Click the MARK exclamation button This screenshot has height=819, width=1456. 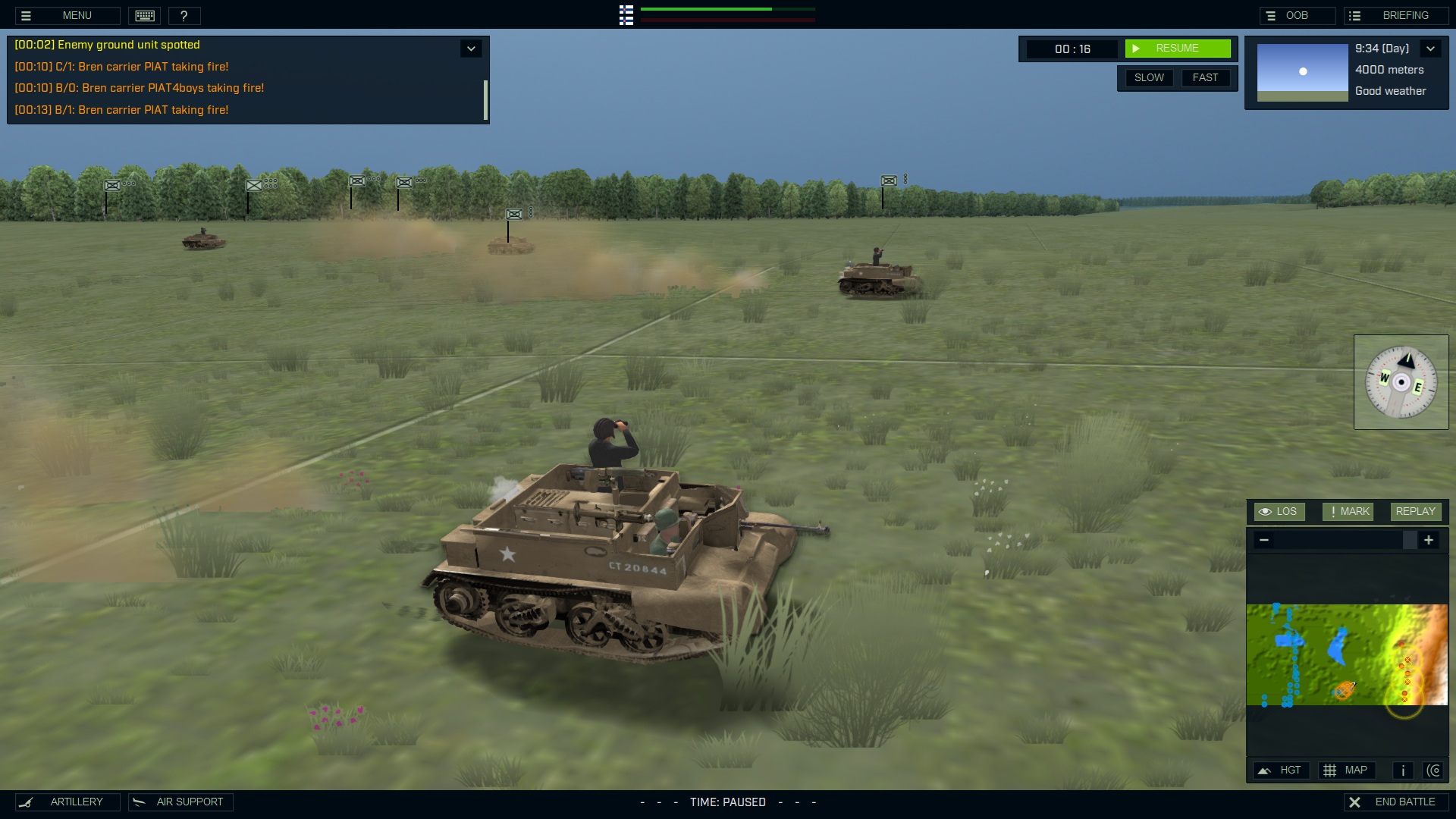point(1347,511)
